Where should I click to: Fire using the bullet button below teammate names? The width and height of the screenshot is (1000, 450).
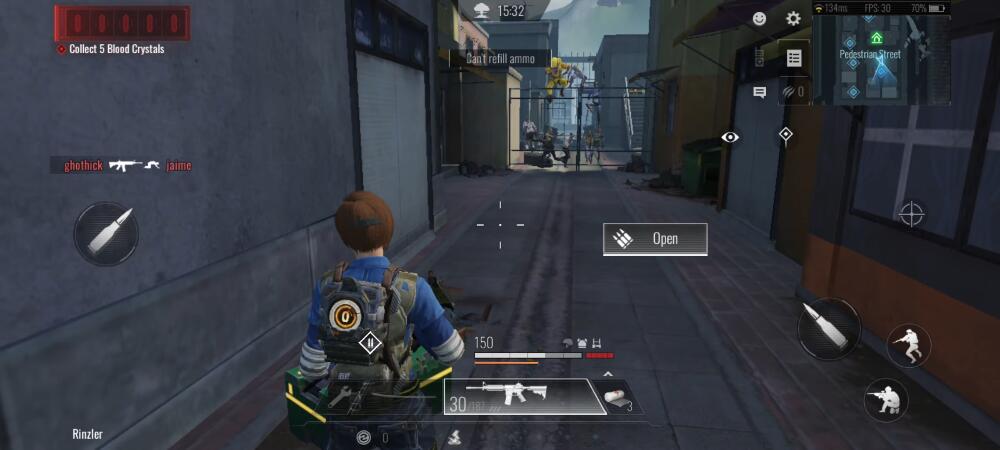pos(106,234)
